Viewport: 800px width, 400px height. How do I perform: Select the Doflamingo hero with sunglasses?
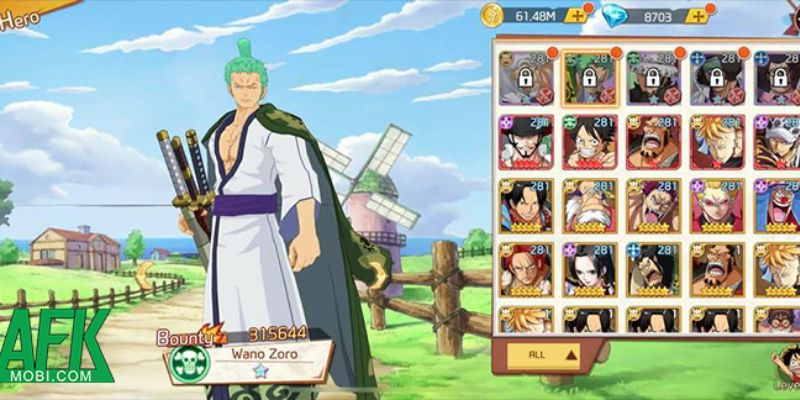pos(716,206)
